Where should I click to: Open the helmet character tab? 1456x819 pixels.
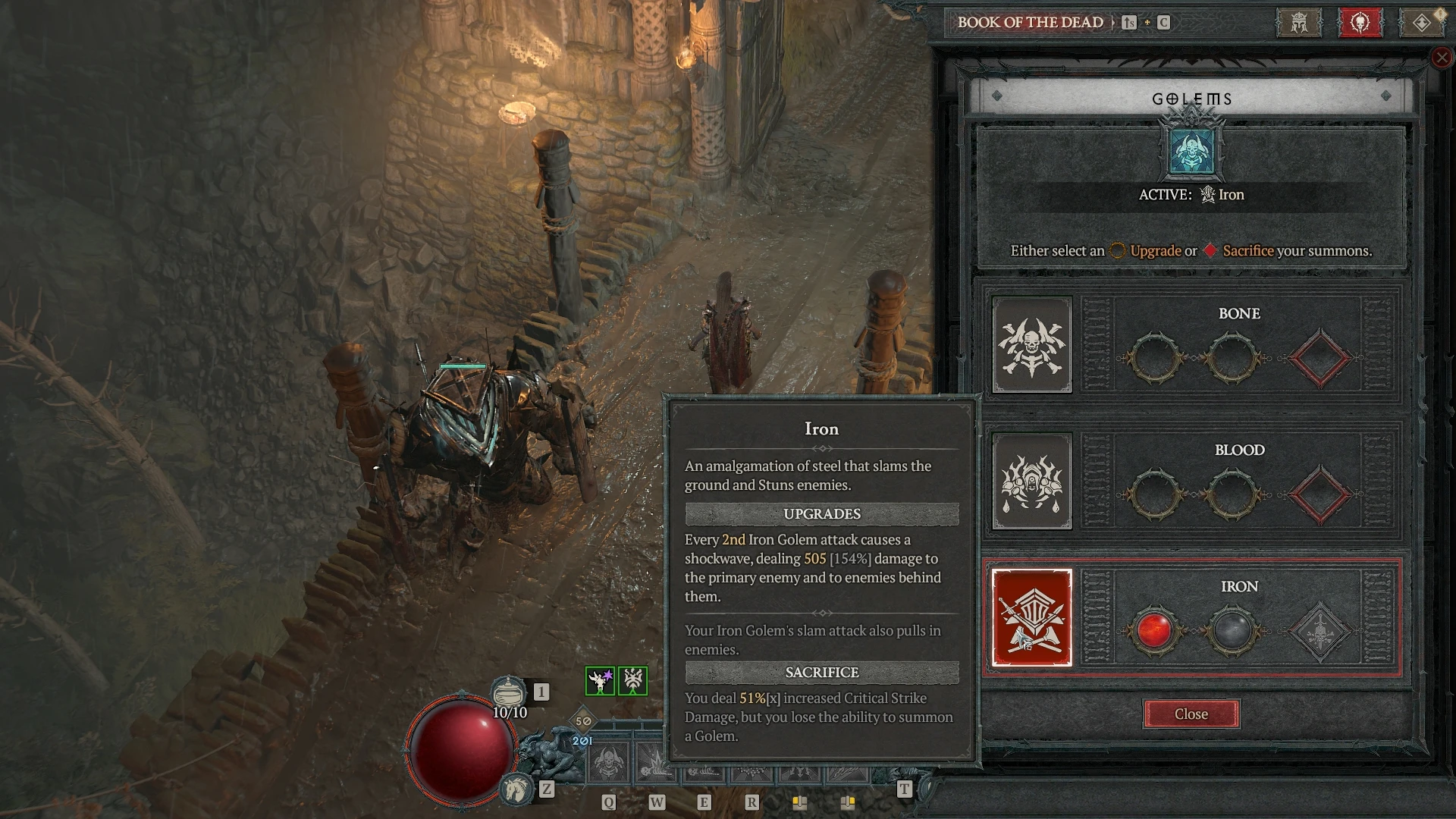coord(1299,23)
